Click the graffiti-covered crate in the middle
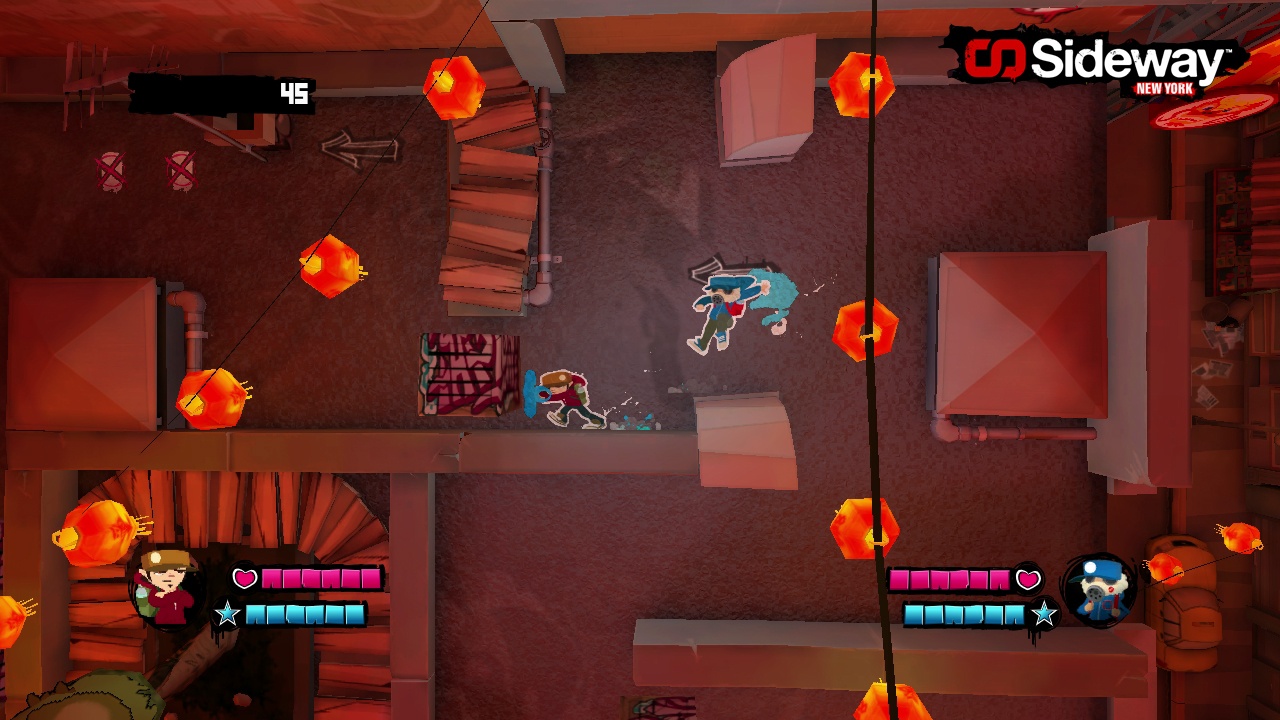Viewport: 1280px width, 720px height. click(468, 375)
